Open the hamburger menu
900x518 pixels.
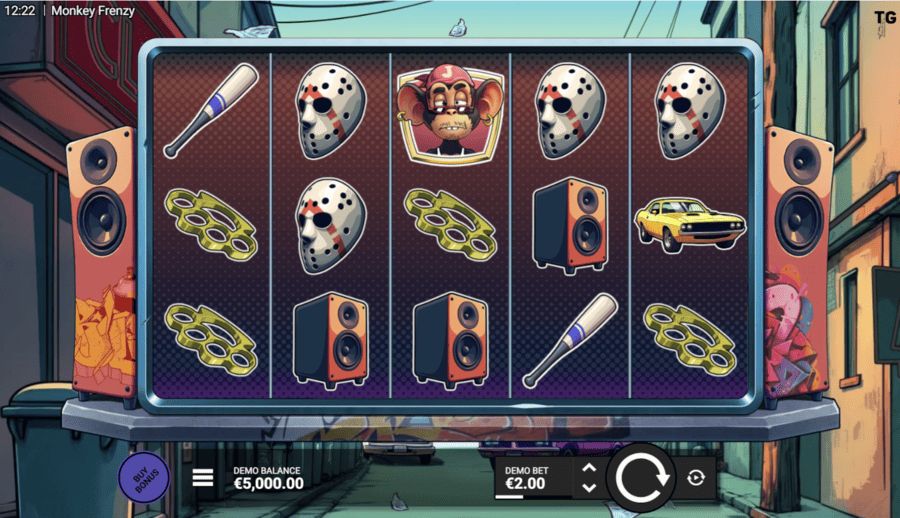coord(203,478)
